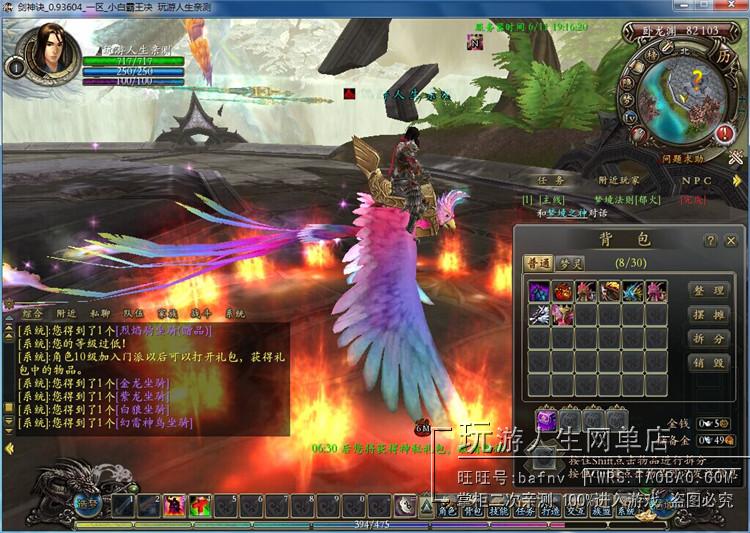Close the backpack window
The height and width of the screenshot is (533, 750).
pos(731,241)
